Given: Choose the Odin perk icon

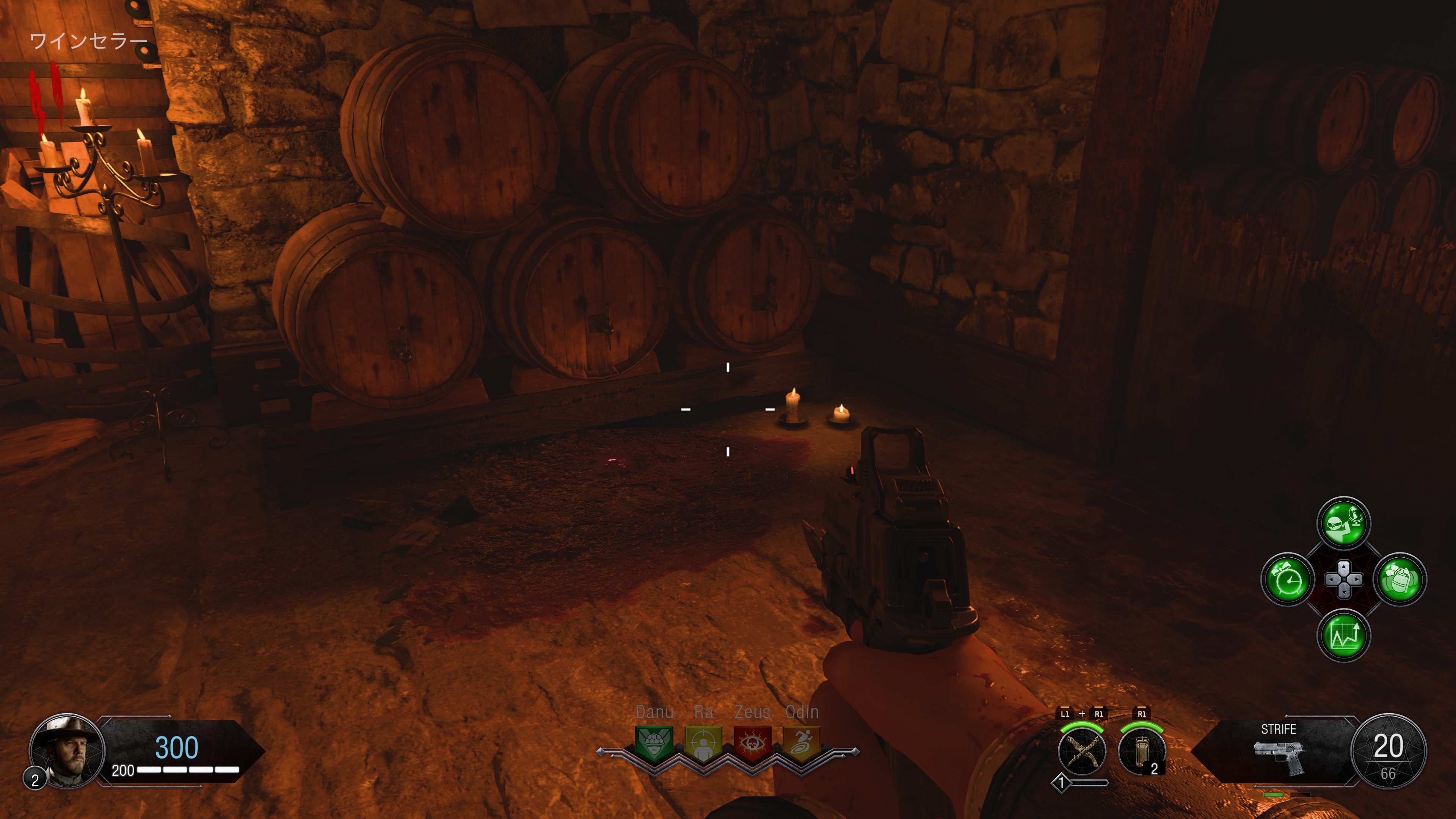Looking at the screenshot, I should coord(802,743).
